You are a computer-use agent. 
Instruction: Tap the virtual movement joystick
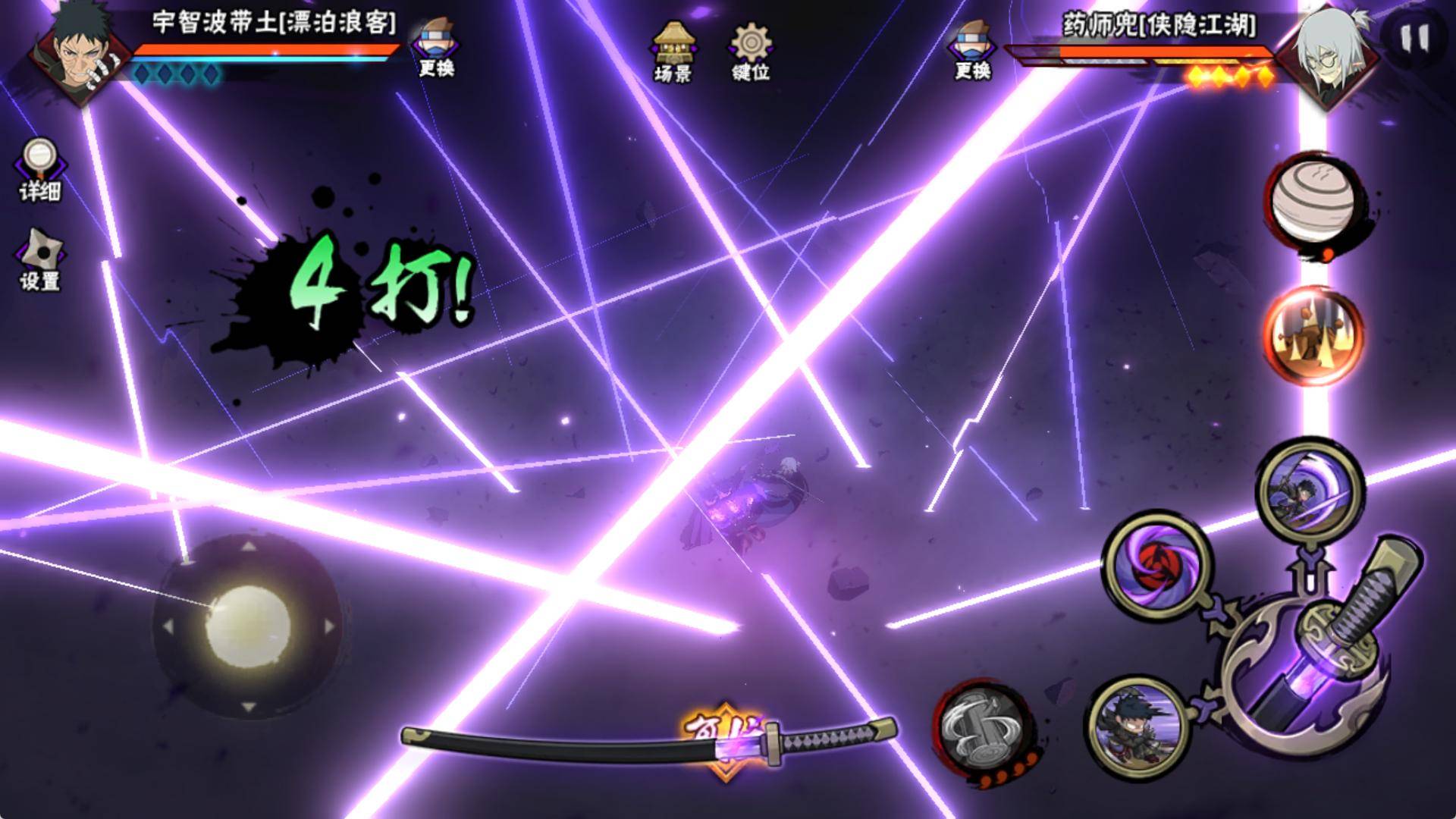tap(248, 626)
